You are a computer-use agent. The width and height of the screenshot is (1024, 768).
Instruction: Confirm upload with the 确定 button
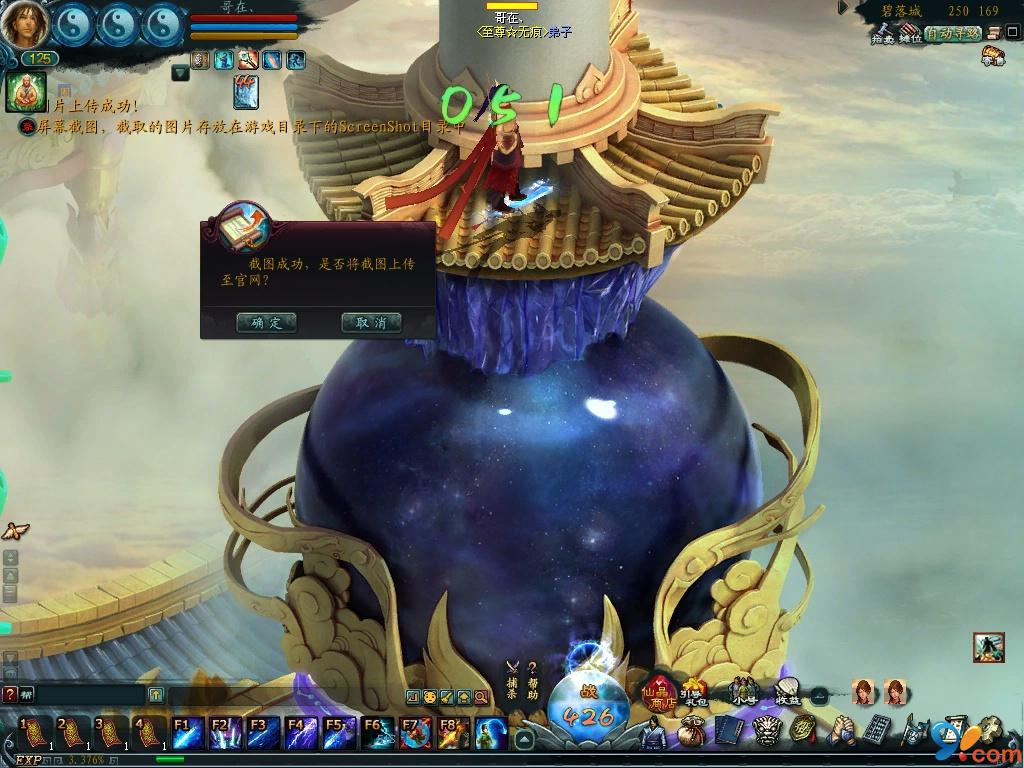266,323
